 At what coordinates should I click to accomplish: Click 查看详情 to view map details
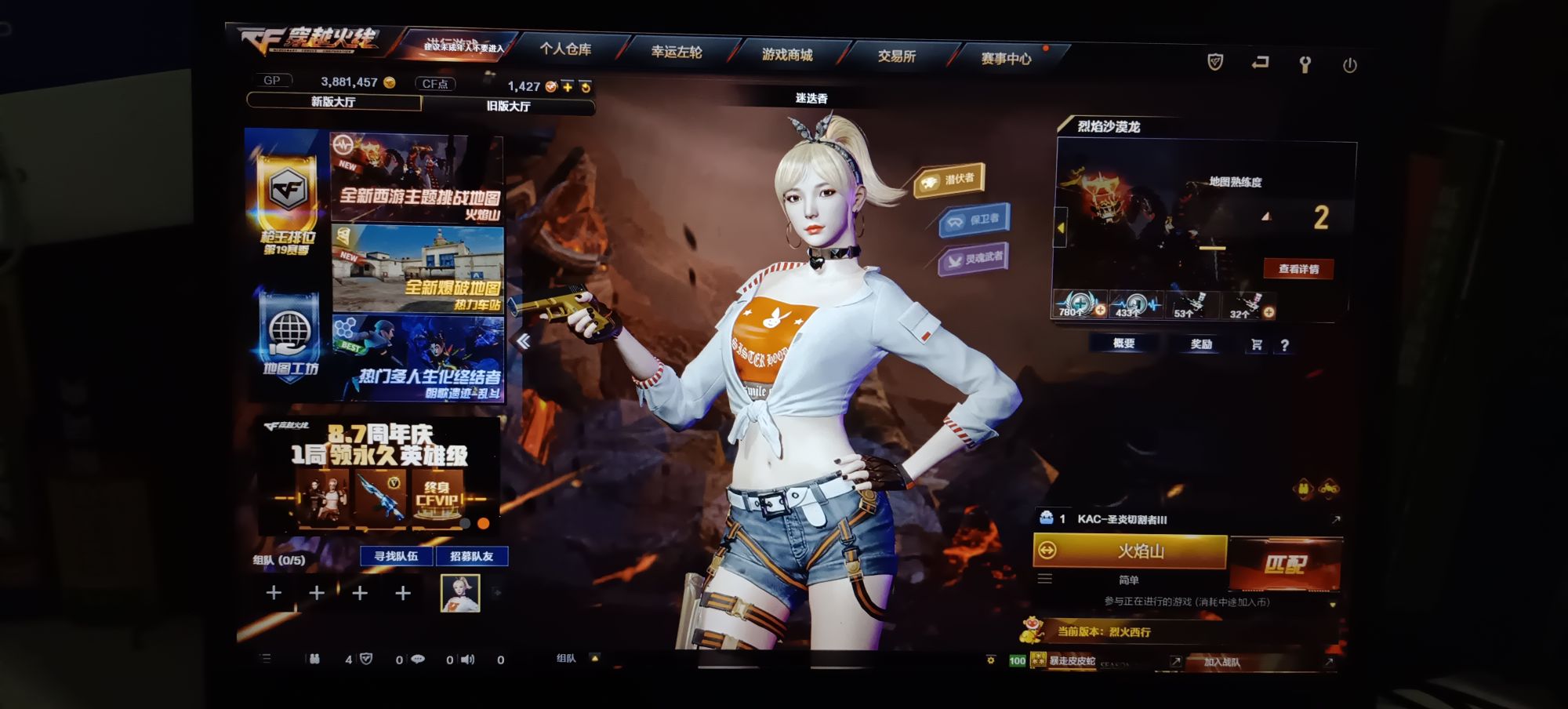tap(1298, 269)
